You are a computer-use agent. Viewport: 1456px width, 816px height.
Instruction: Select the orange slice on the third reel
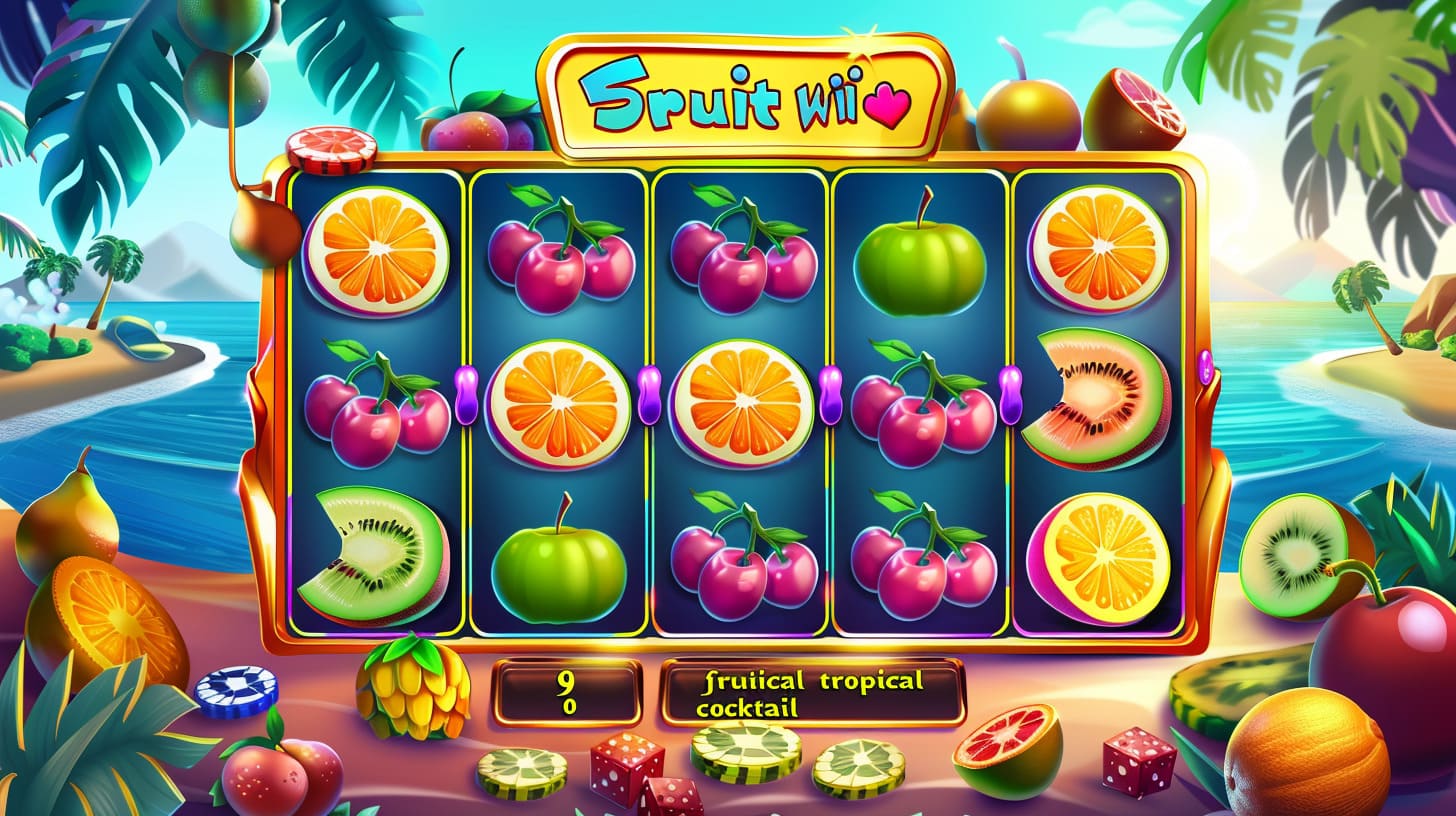click(741, 403)
